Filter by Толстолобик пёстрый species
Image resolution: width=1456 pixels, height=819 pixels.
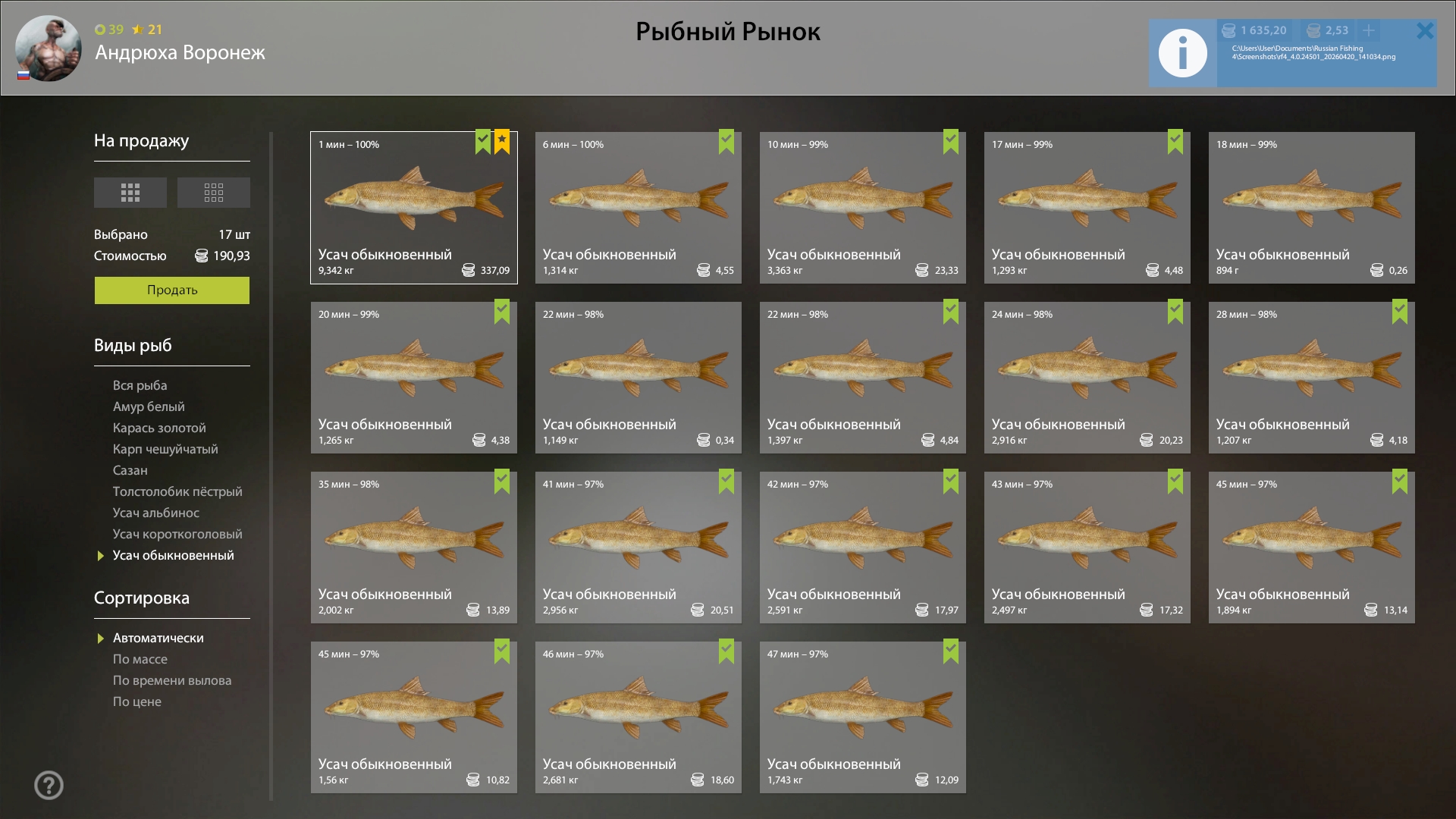[x=177, y=491]
